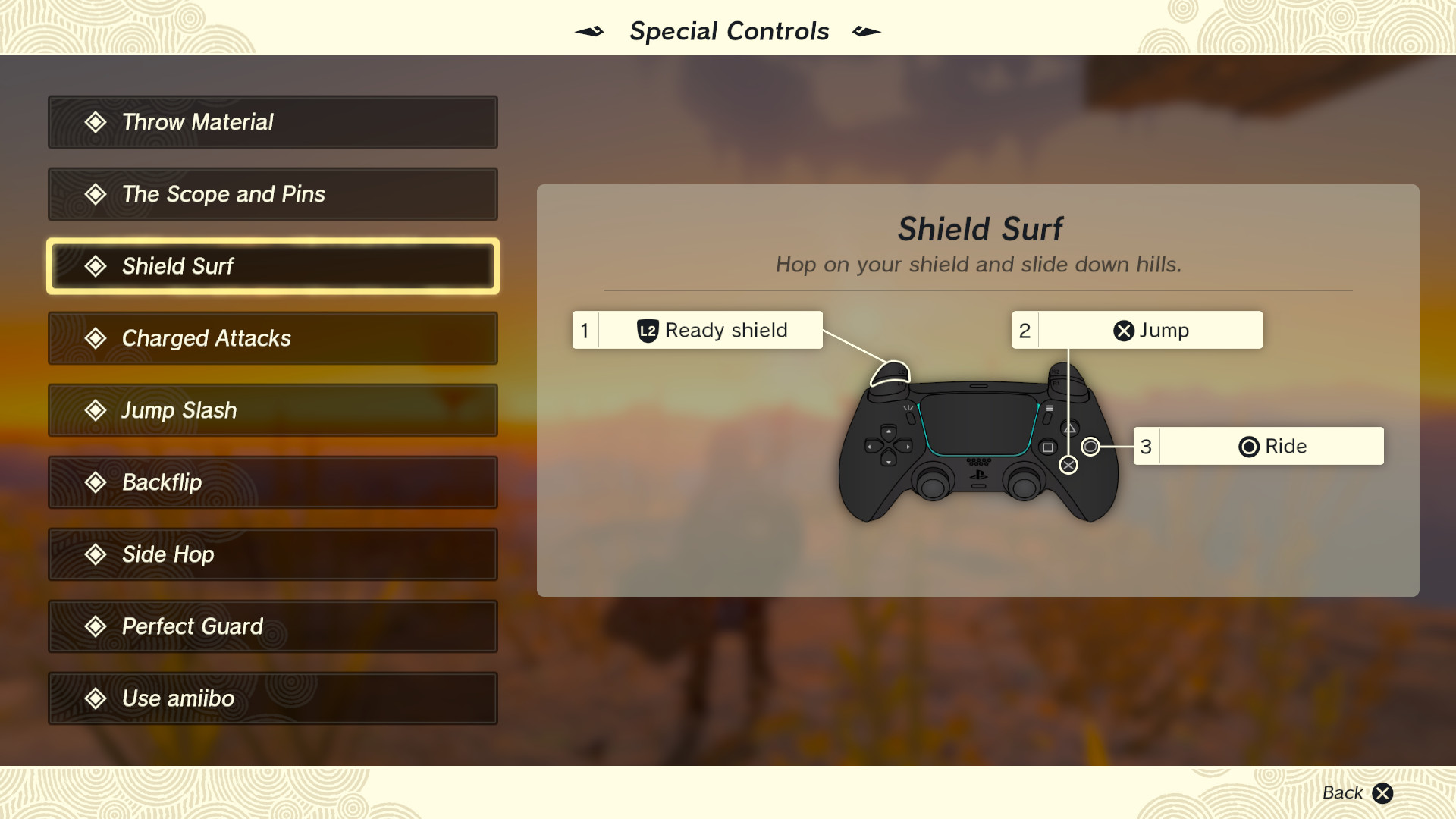Click the Back button
The image size is (1456, 819).
[1343, 792]
